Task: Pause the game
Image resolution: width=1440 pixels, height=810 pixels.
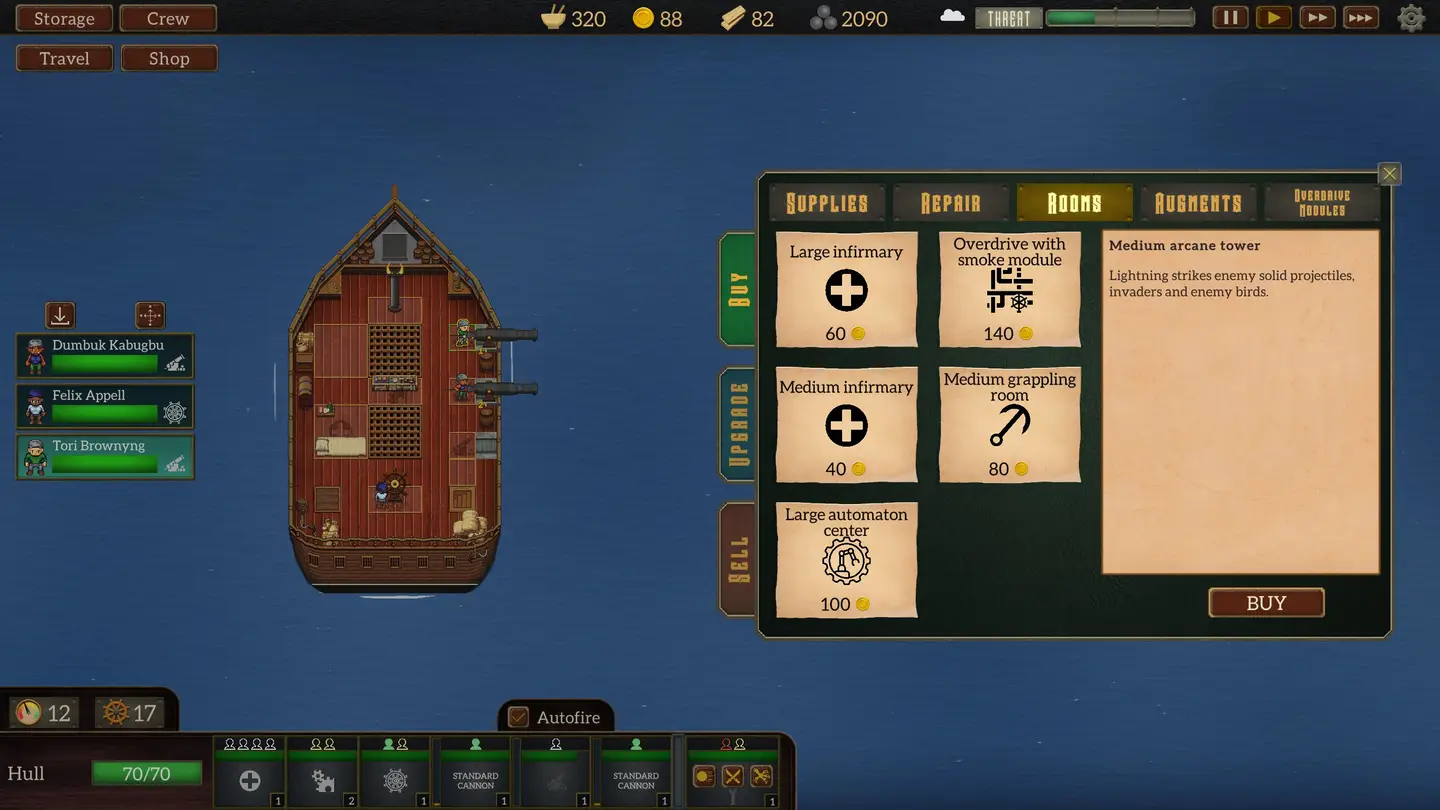Action: [1230, 18]
